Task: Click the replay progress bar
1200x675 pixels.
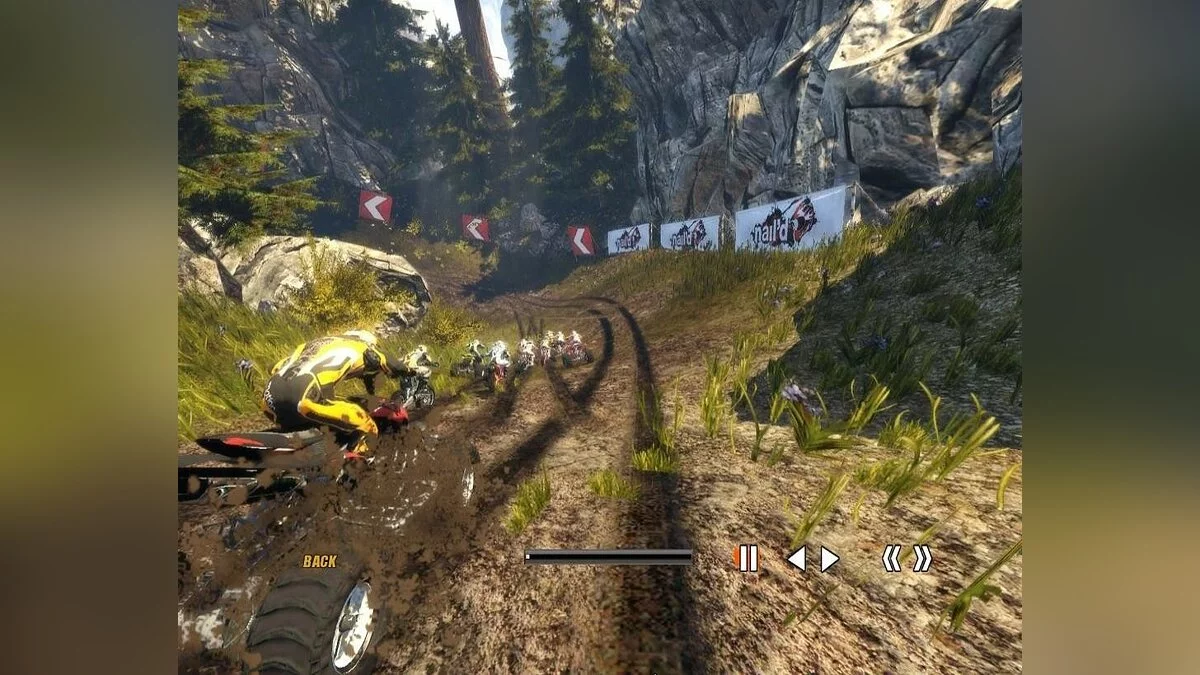Action: 608,557
